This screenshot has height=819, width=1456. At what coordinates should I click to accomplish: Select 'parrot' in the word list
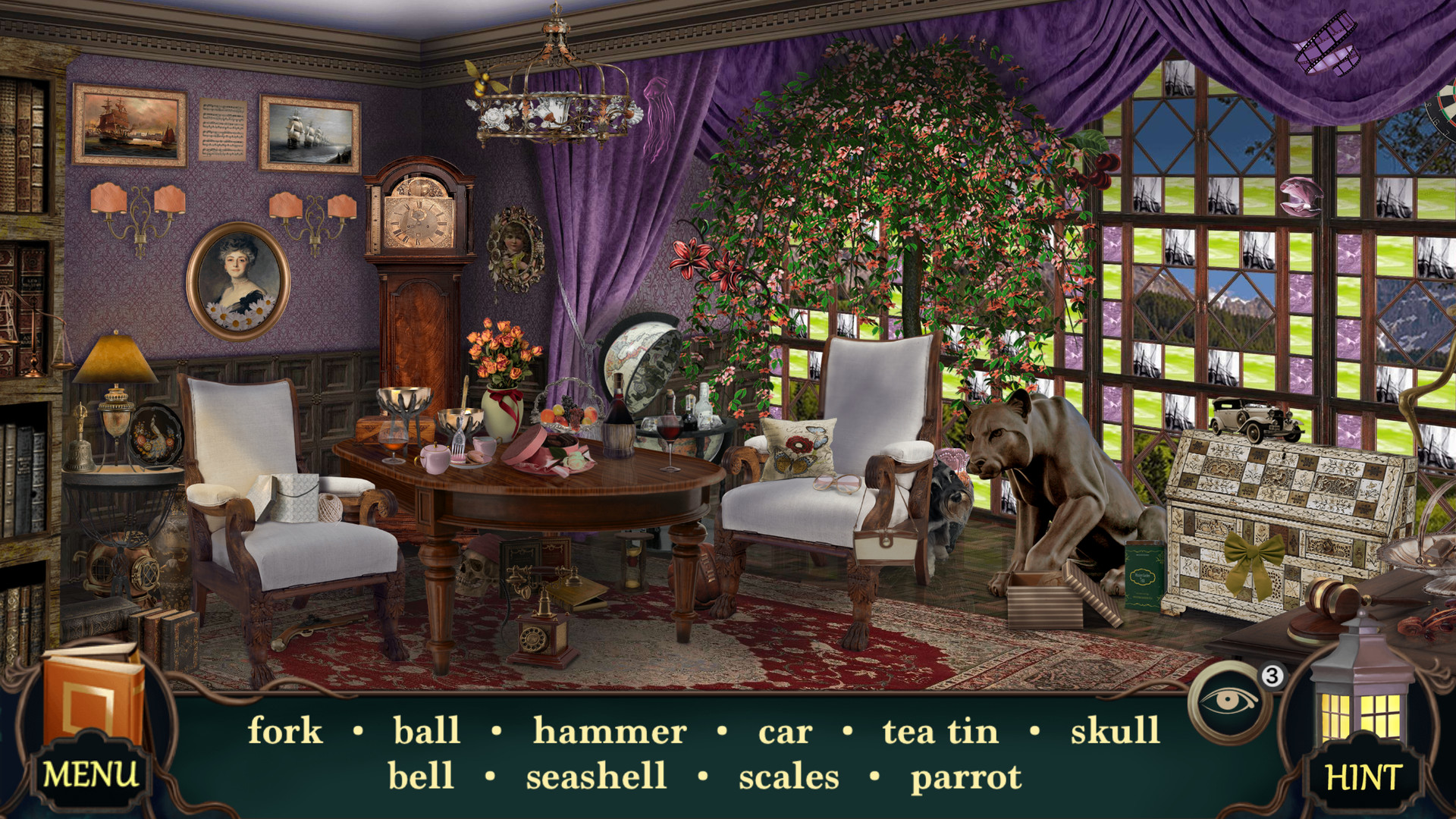coord(966,775)
